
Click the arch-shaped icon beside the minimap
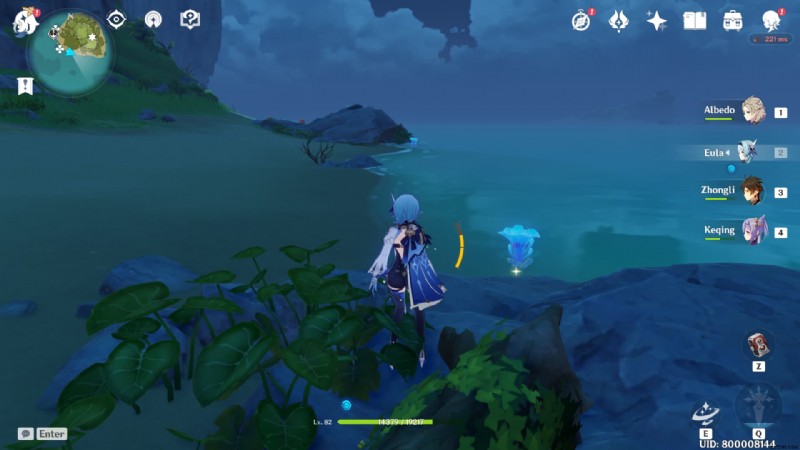pyautogui.click(x=153, y=19)
